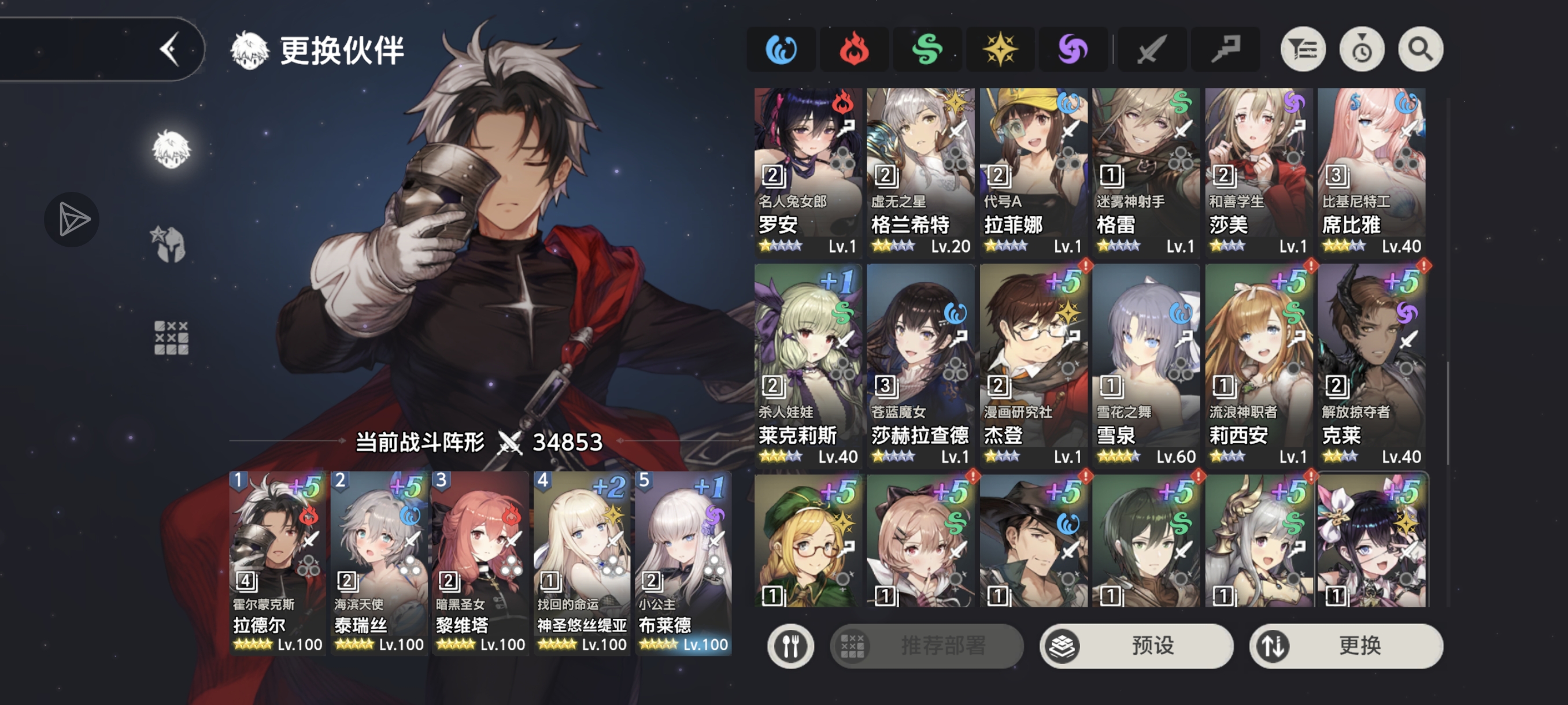Viewport: 1568px width, 705px height.
Task: Pick the 罗安 companion card
Action: coord(808,172)
